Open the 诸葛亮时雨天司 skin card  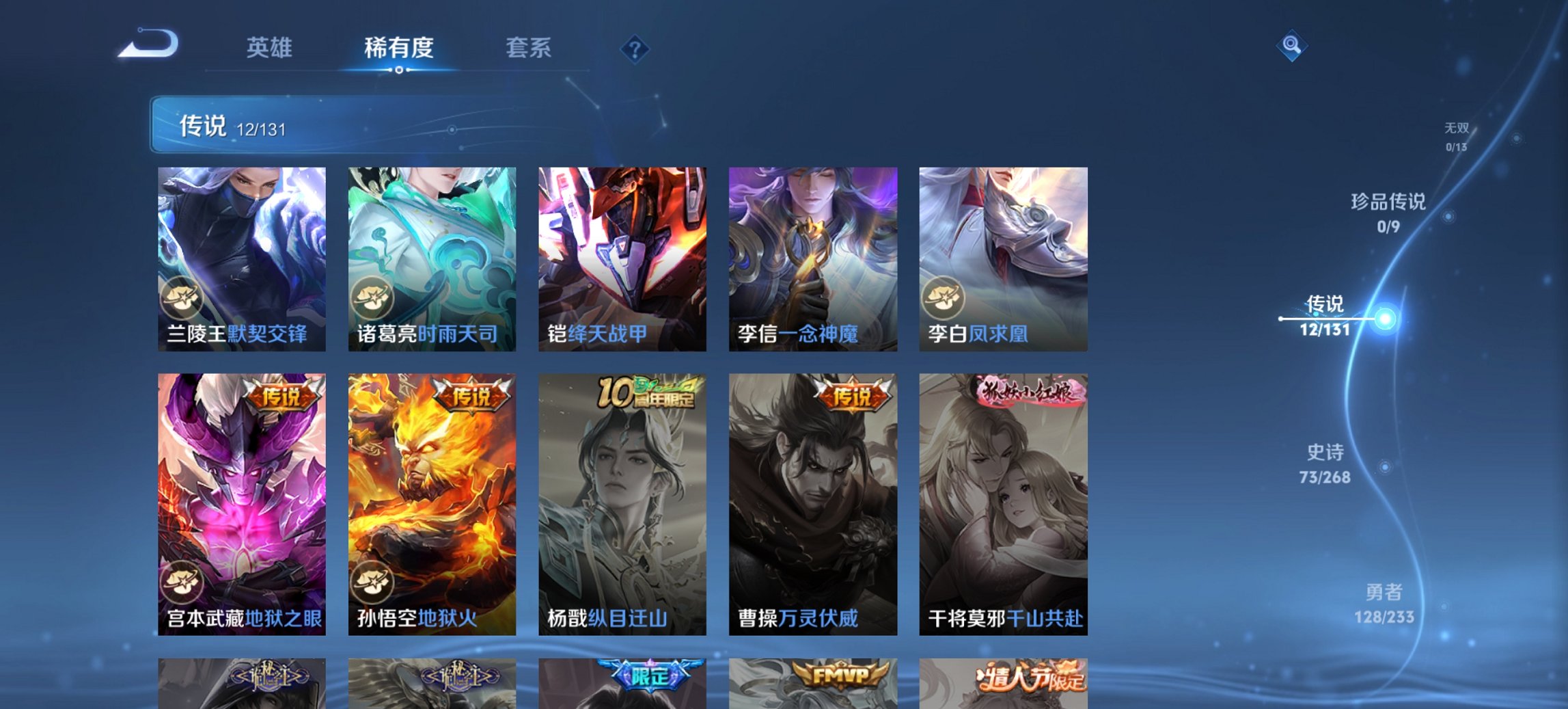click(x=431, y=256)
